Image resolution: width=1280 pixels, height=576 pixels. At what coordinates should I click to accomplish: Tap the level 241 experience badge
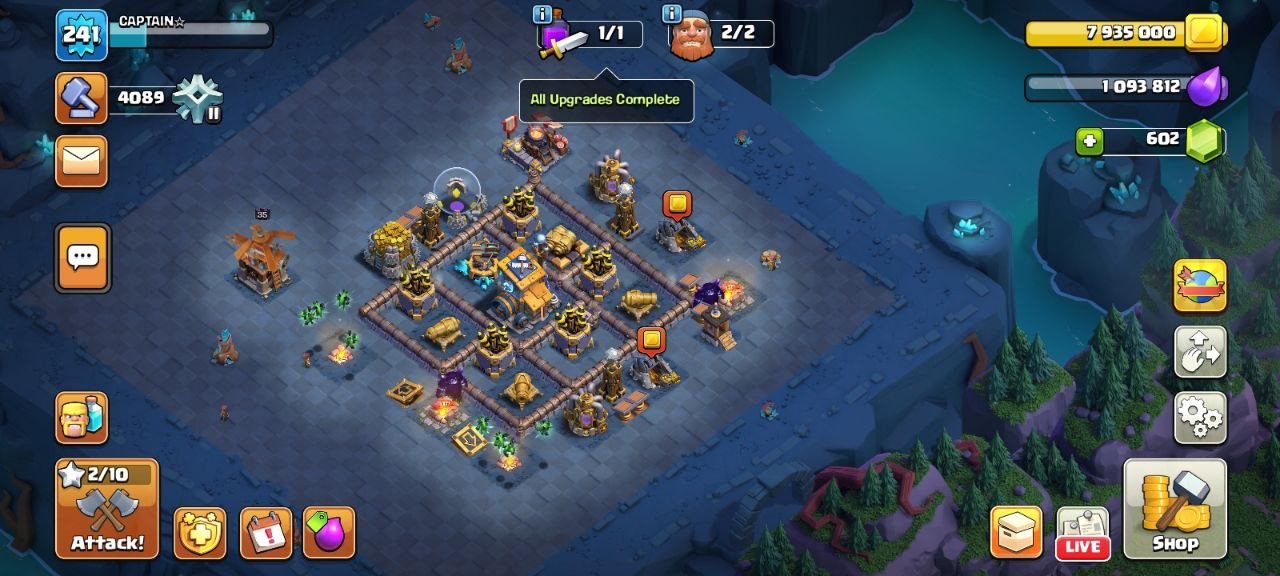[x=81, y=35]
